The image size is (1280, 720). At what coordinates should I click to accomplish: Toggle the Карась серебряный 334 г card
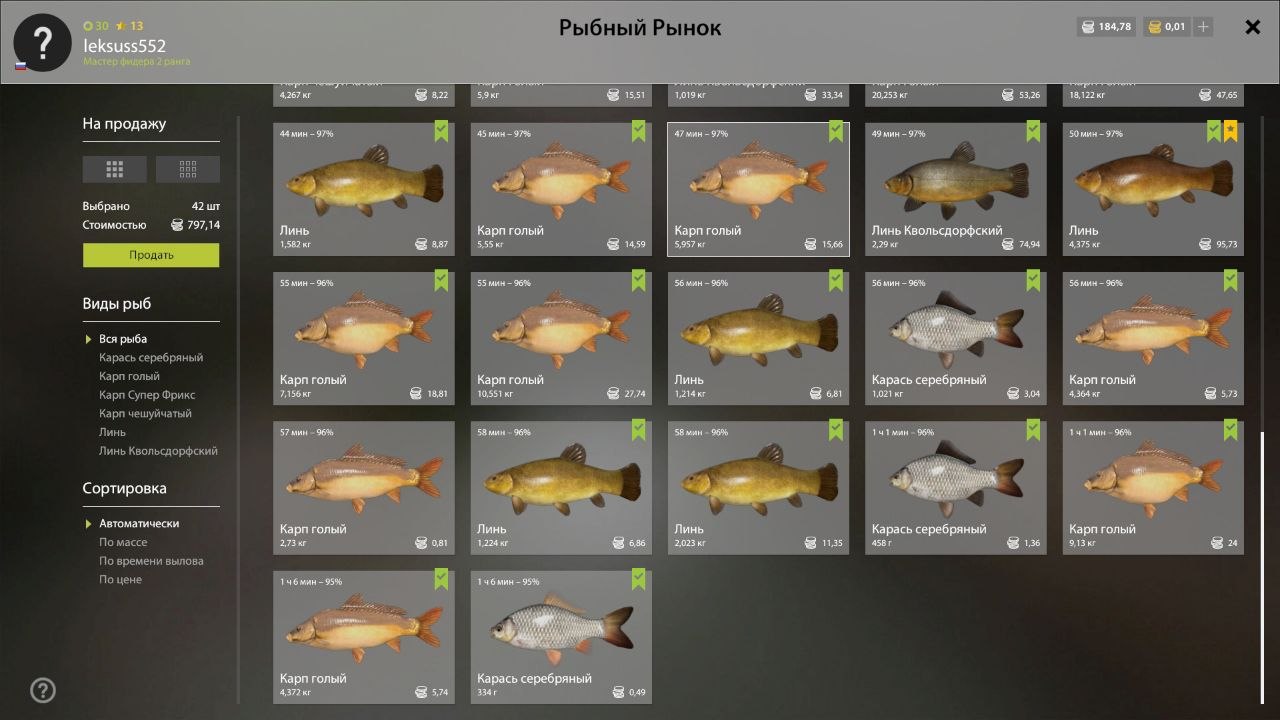[560, 637]
